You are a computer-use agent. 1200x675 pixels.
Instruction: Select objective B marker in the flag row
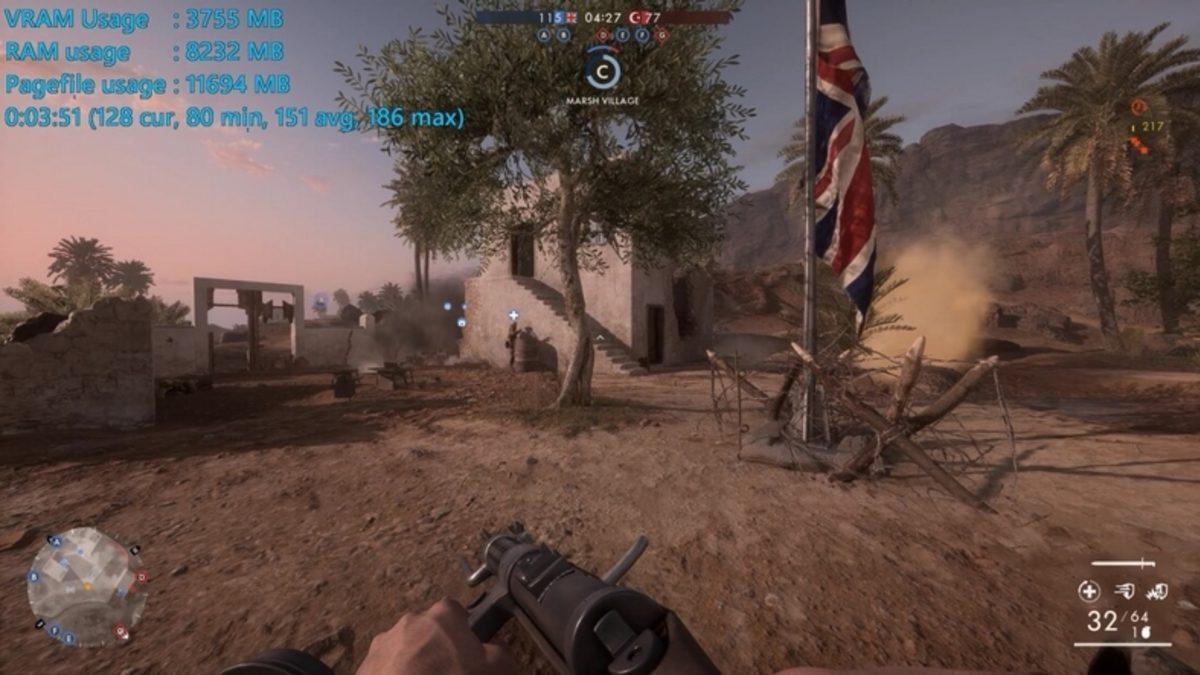[564, 34]
